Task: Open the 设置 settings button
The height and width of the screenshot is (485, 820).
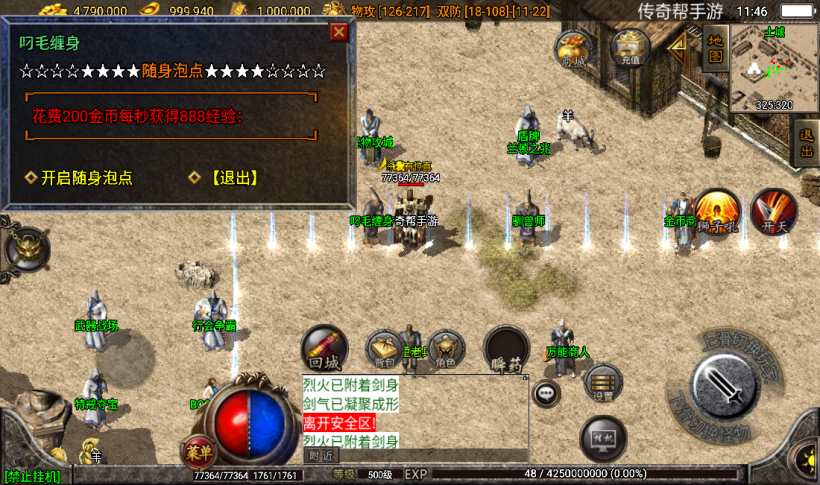Action: (x=603, y=383)
